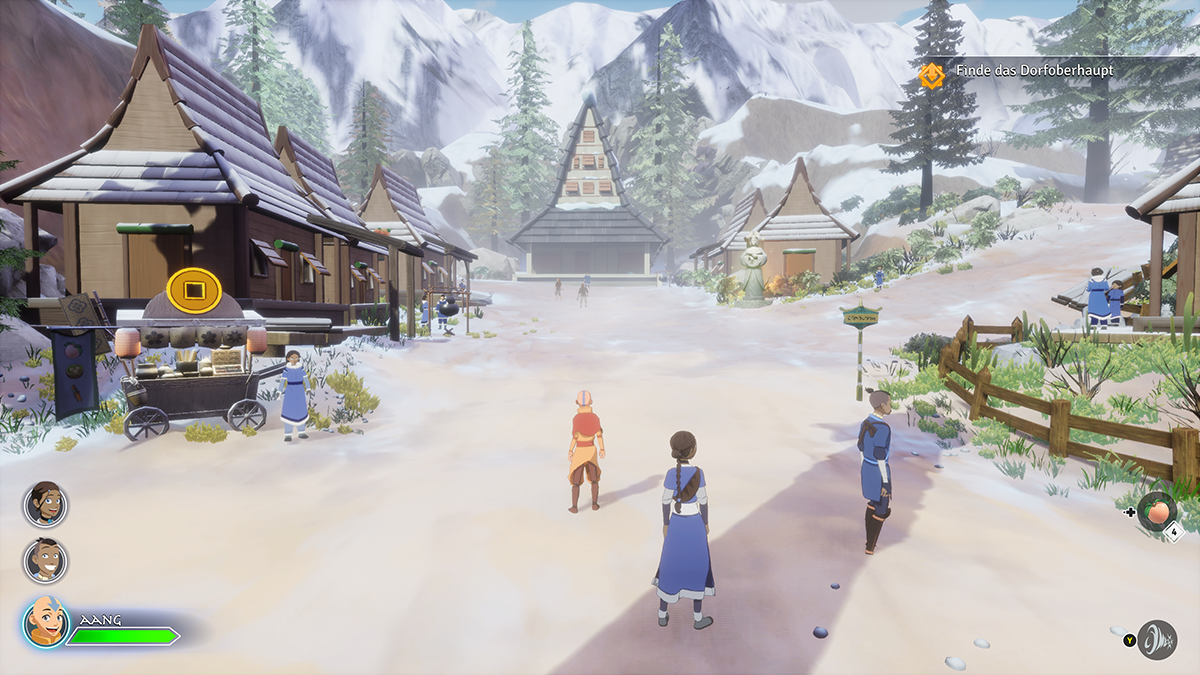1200x675 pixels.
Task: Choose Aang's active character portrait
Action: (x=46, y=622)
